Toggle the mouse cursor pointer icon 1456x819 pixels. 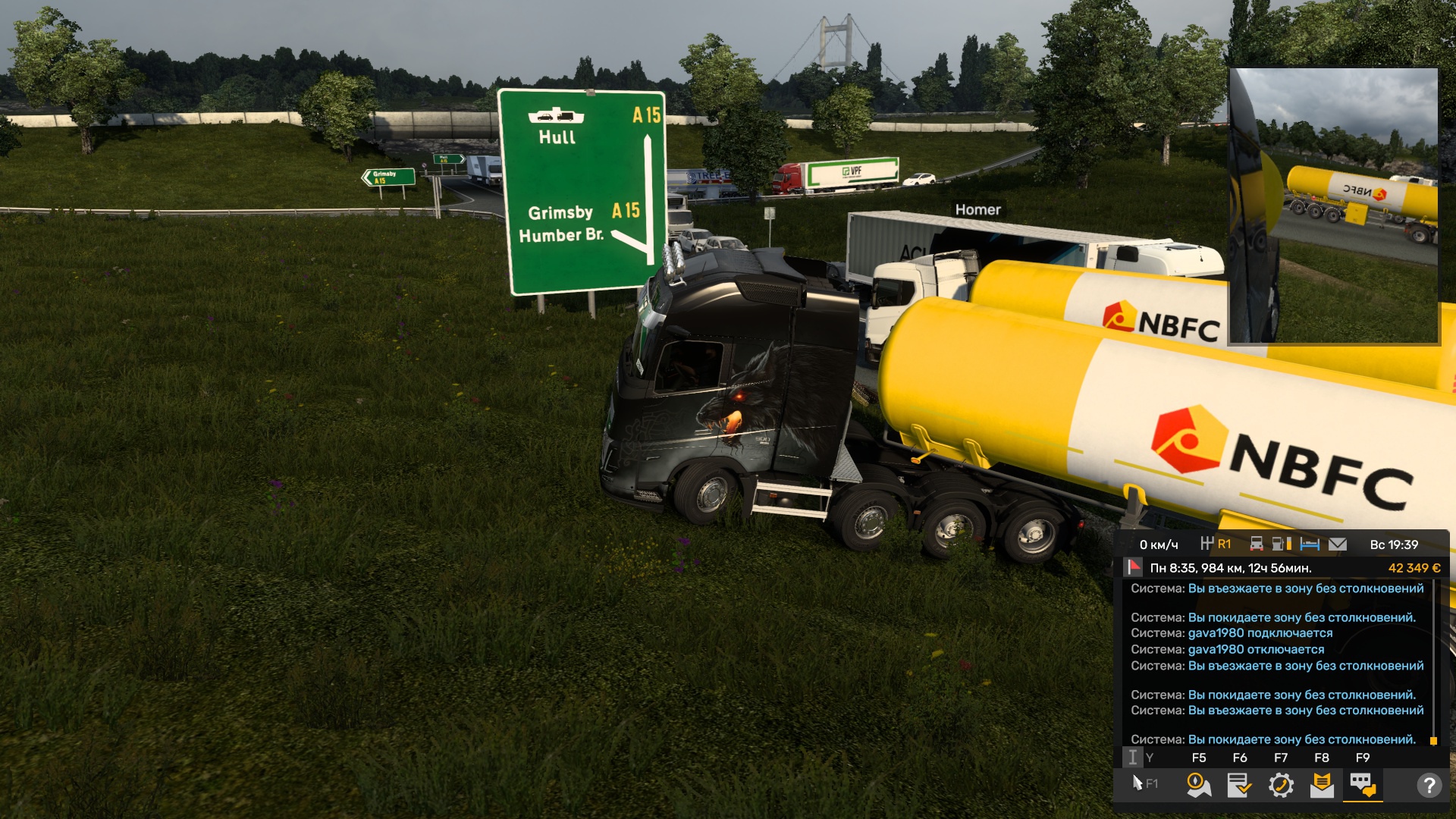(1137, 783)
